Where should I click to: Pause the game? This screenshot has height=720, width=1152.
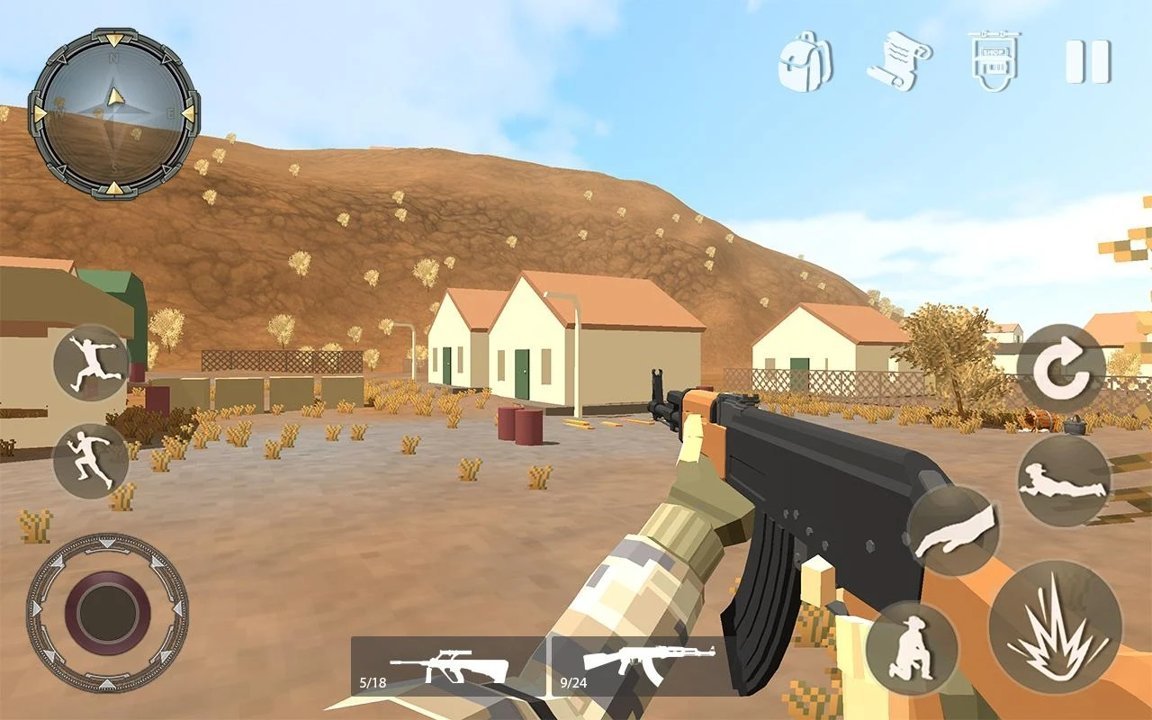[x=1087, y=61]
